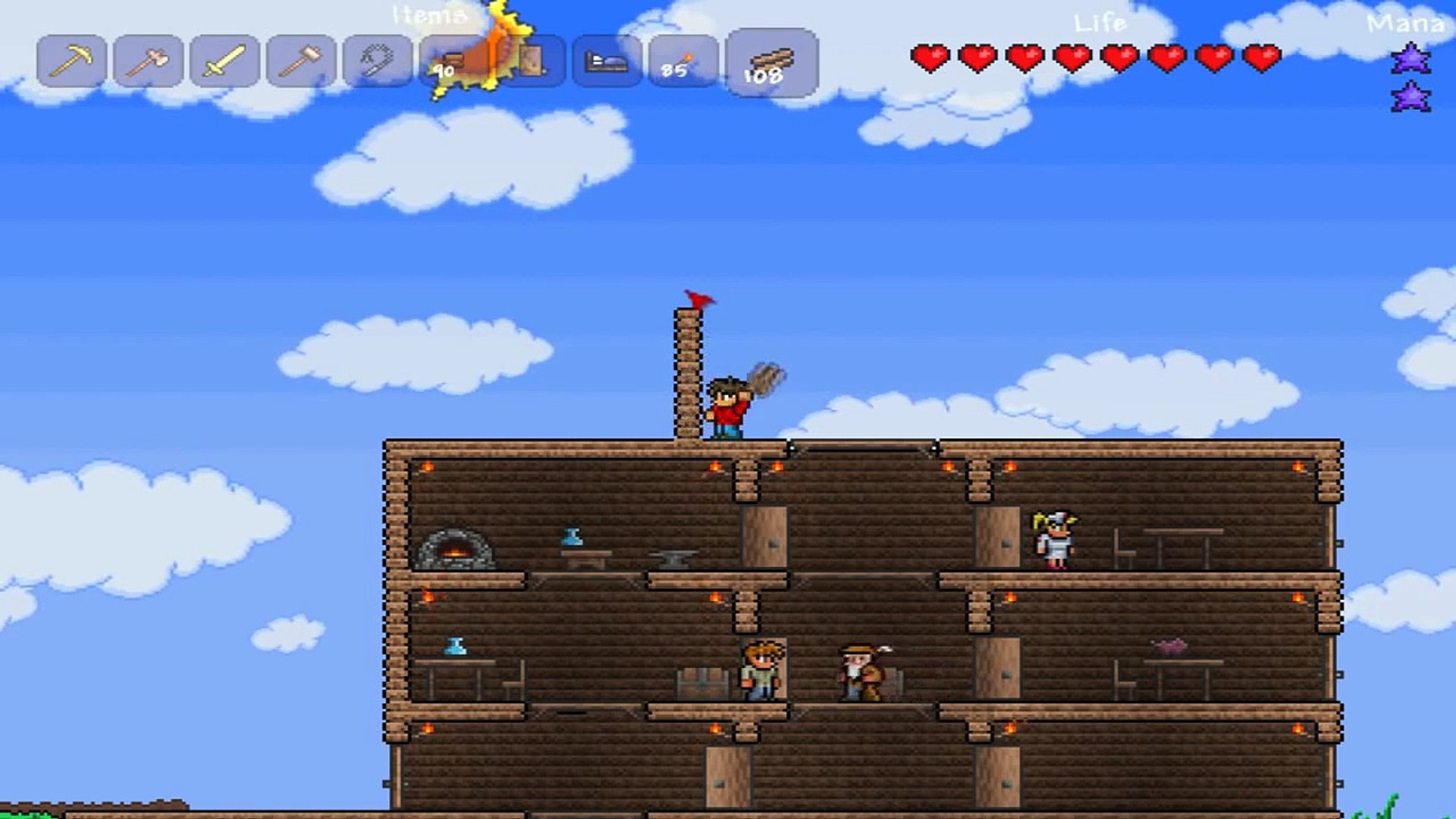Select the wooden hammer slot
1456x819 pixels.
(301, 61)
